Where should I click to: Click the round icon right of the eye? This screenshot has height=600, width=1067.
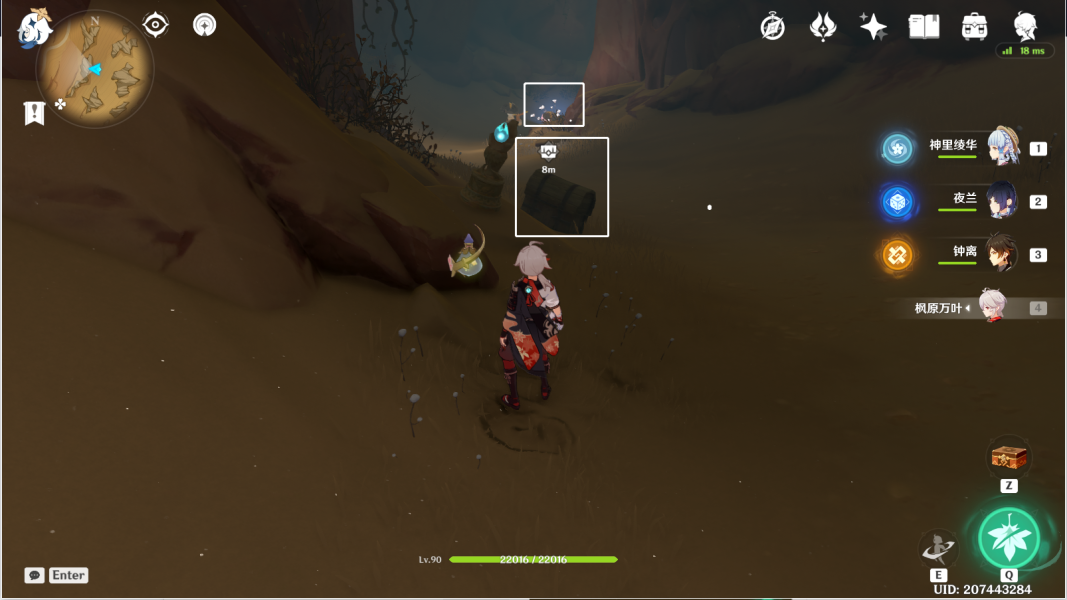(205, 25)
